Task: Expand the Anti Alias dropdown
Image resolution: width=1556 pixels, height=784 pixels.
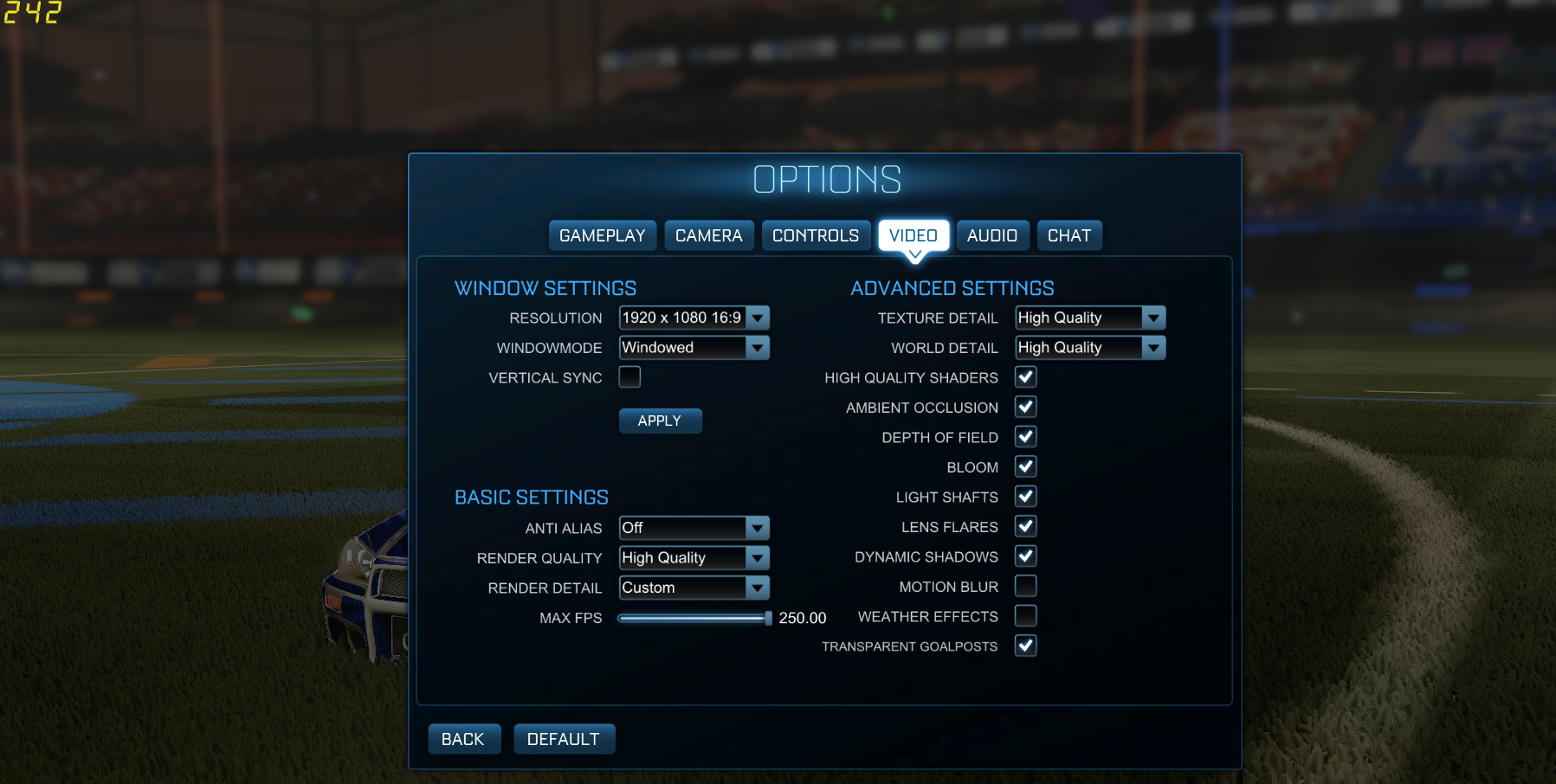Action: pos(758,528)
